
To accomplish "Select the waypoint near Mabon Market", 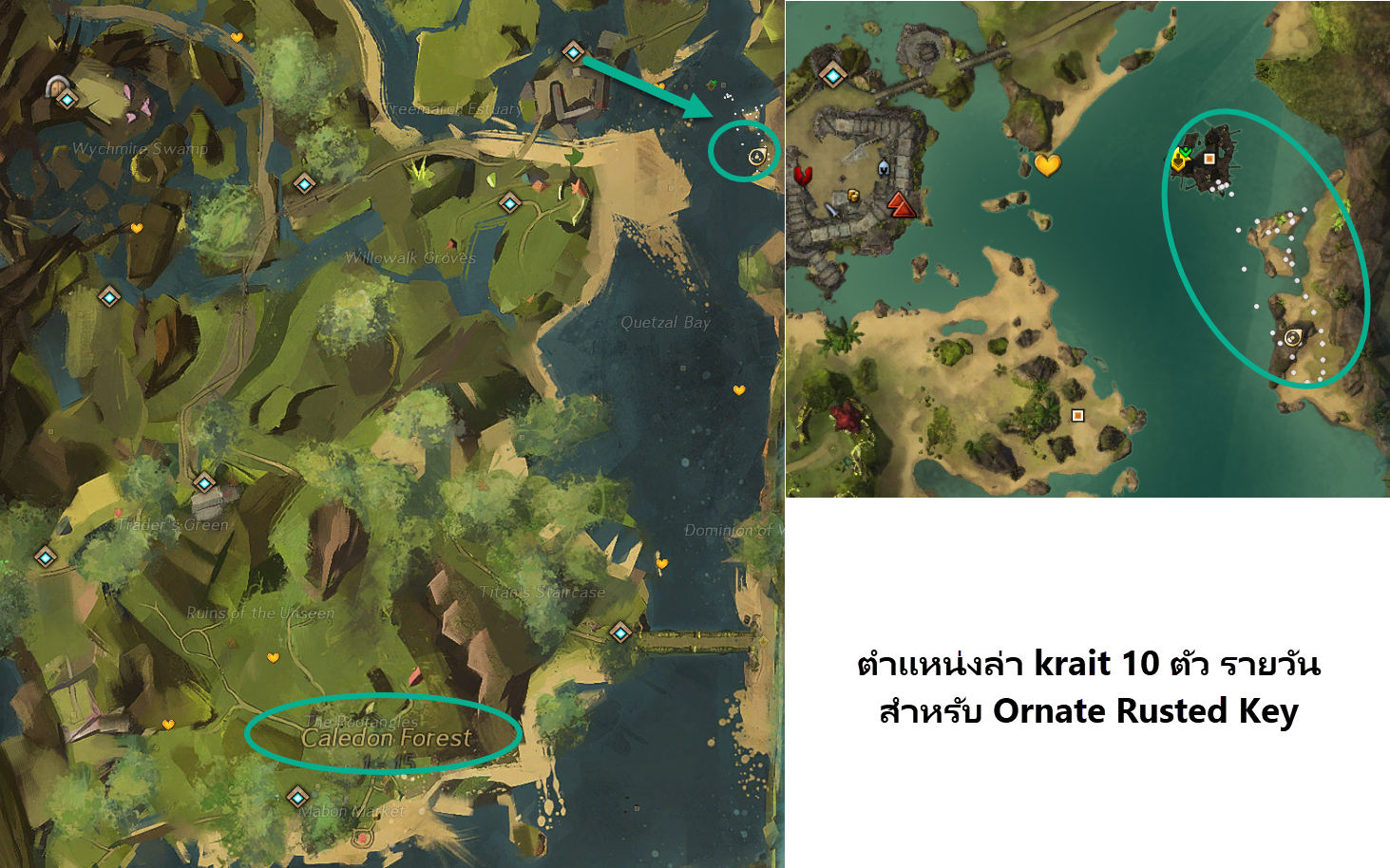I will [299, 798].
